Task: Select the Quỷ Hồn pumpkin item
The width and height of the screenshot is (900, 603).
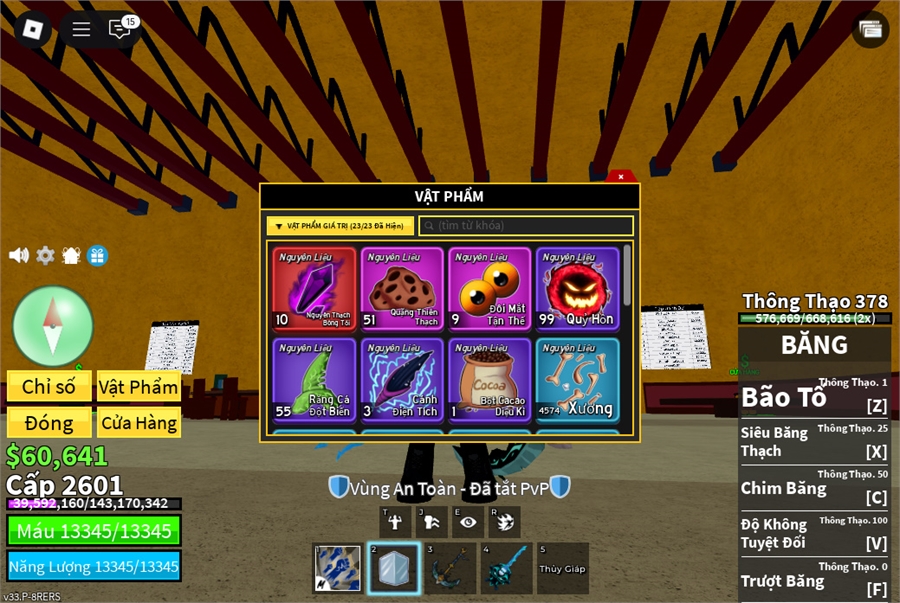Action: pyautogui.click(x=577, y=289)
